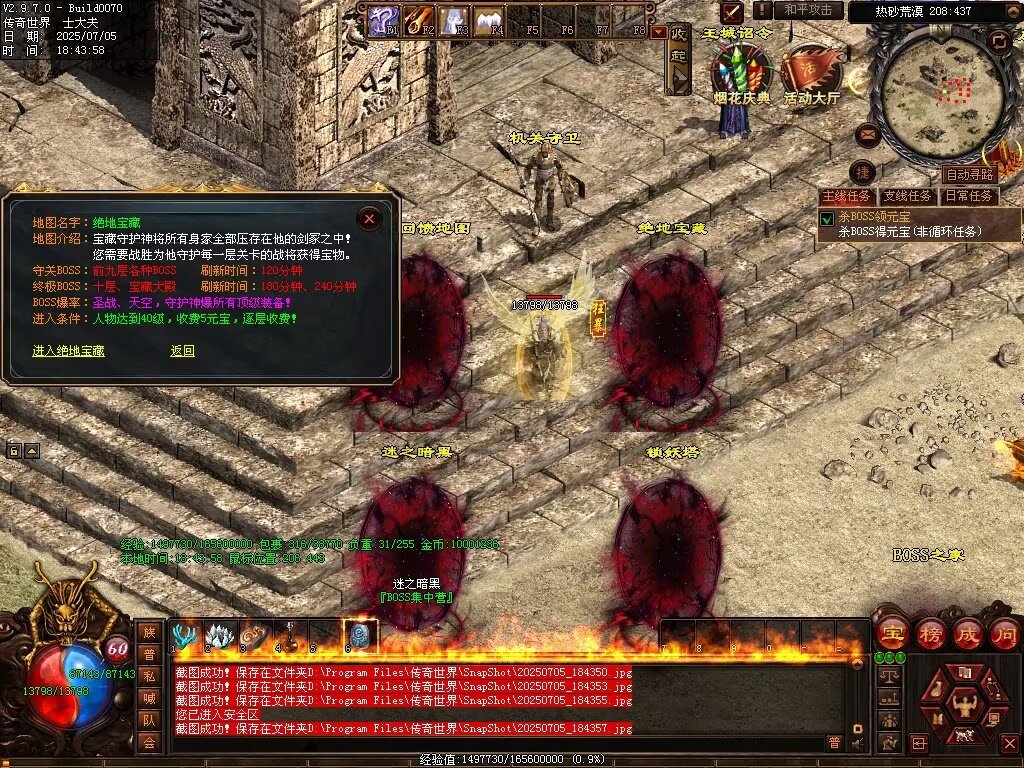Viewport: 1024px width, 768px height.
Task: Open the 宝 round menu button
Action: coord(890,633)
